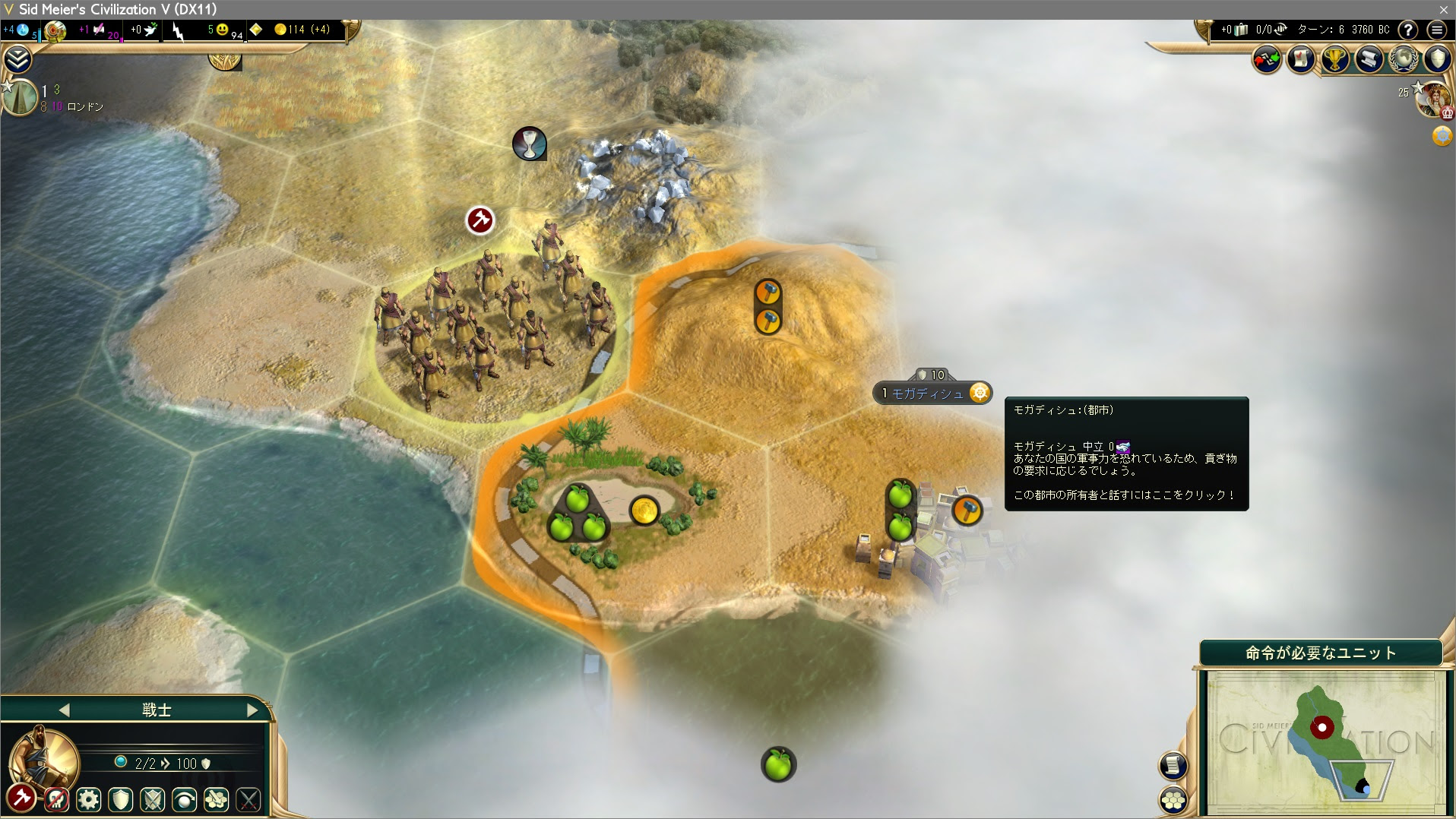1456x819 pixels.
Task: Click the 命令が必要なユニット banner
Action: [1320, 652]
